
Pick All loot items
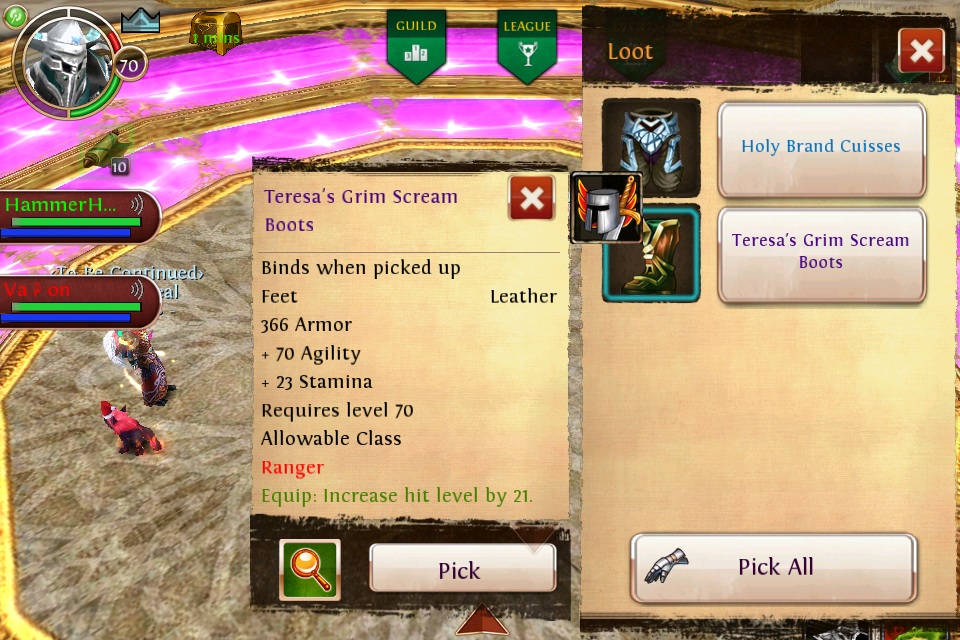coord(773,567)
